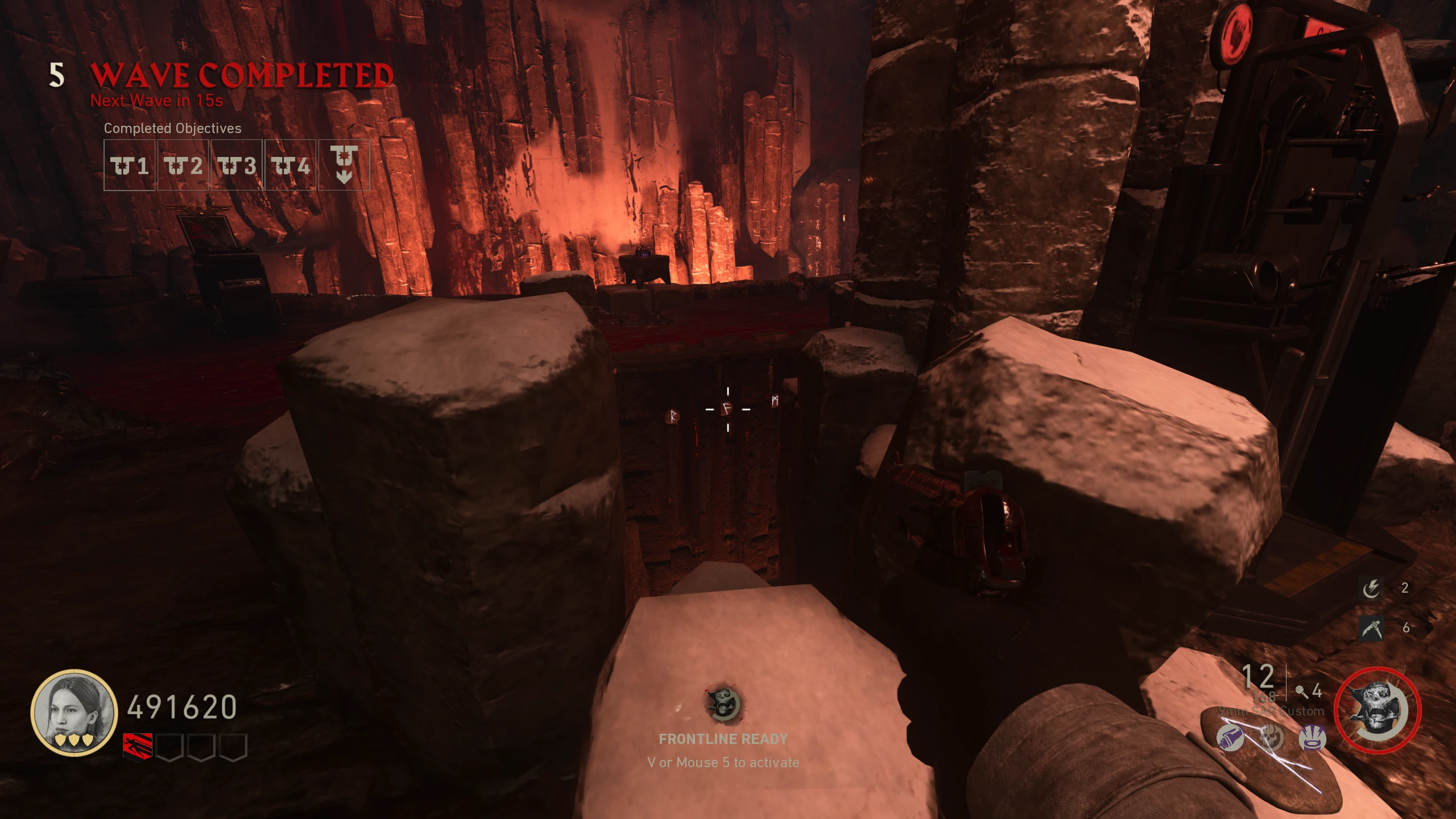Choose the purple flashlight mod icon
Image resolution: width=1456 pixels, height=819 pixels.
[x=1230, y=738]
